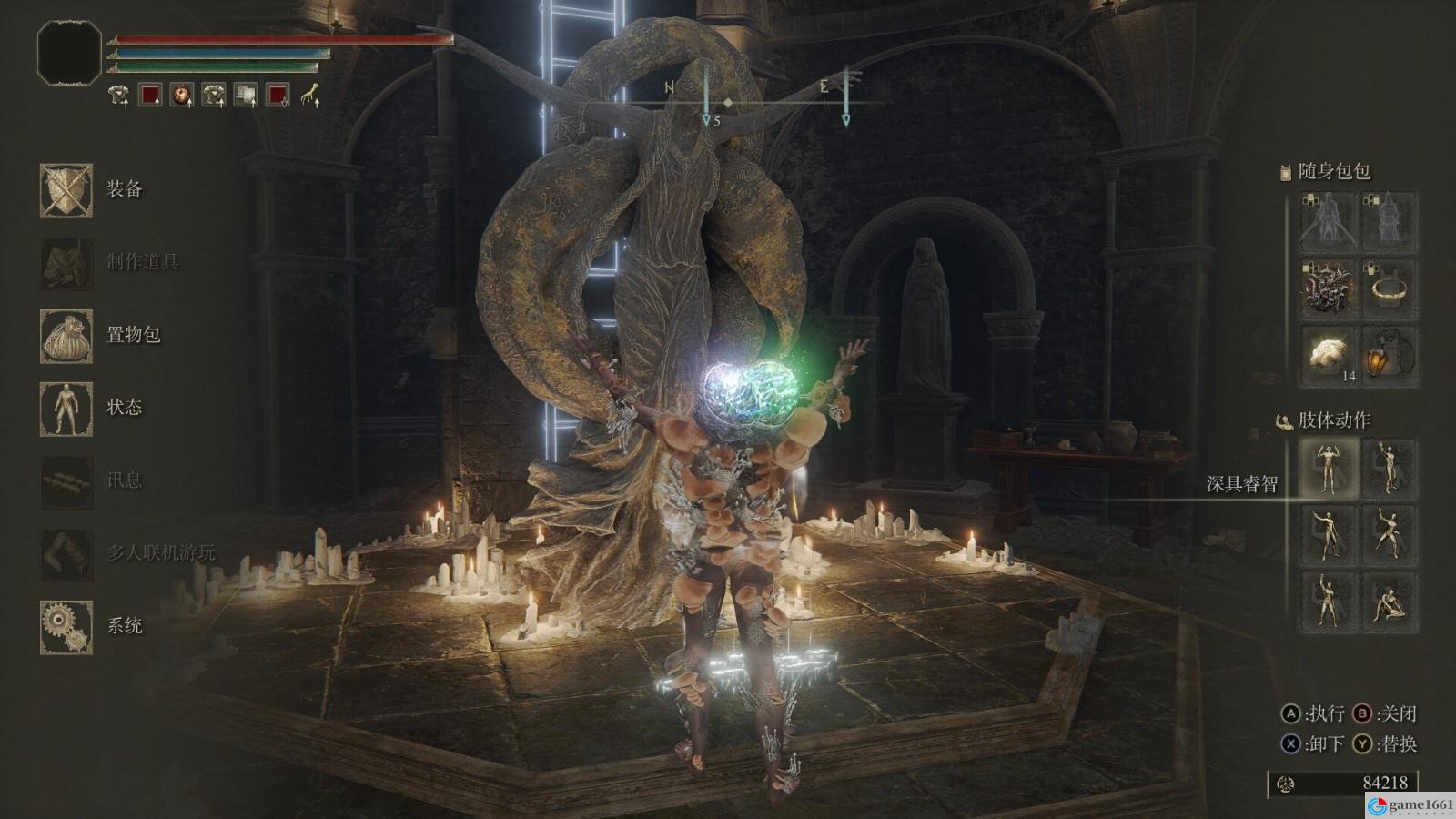Screen dimensions: 1456x819
Task: Open the 系统 system settings
Action: 66,627
